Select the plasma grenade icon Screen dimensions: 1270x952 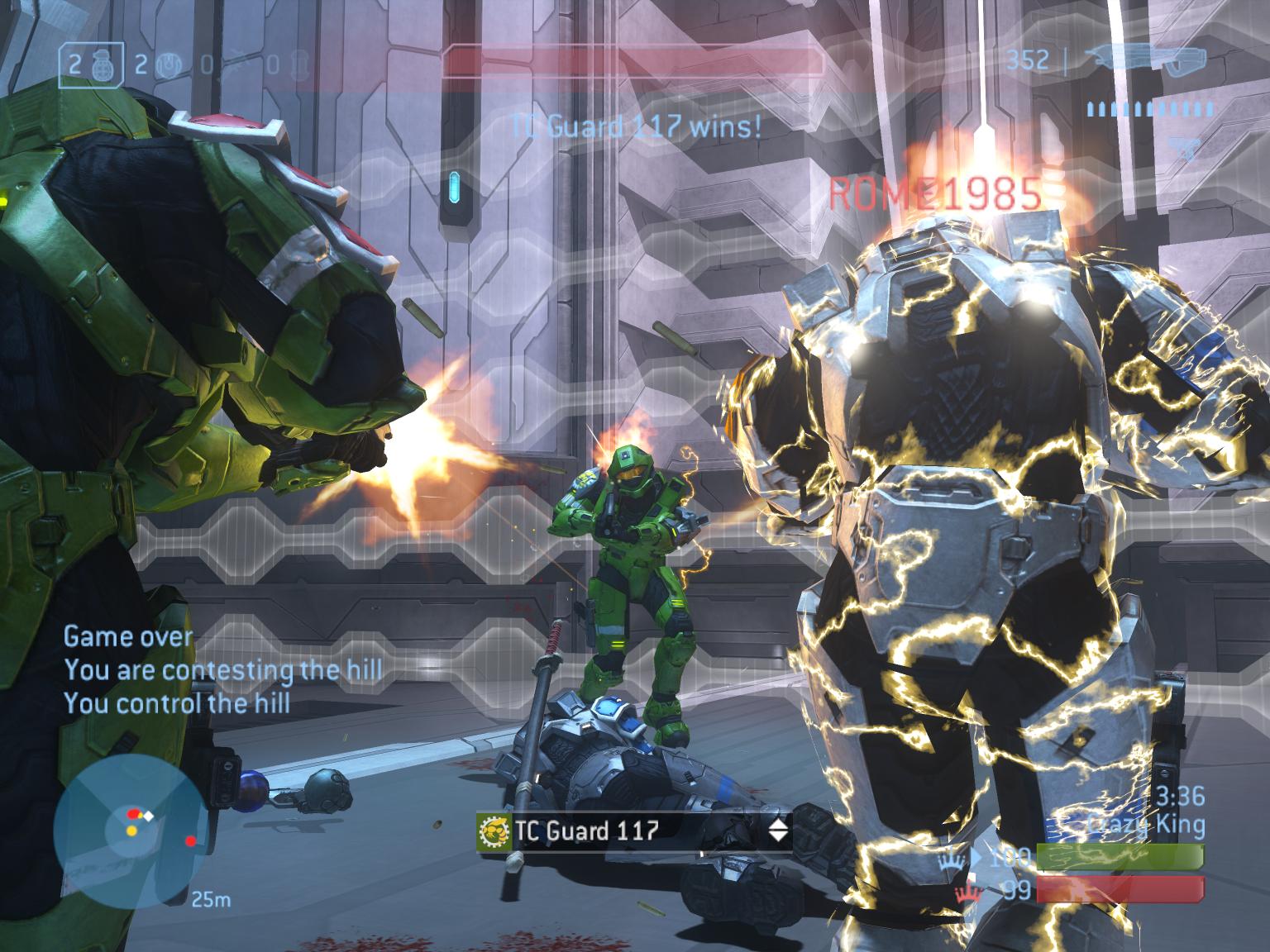point(168,65)
